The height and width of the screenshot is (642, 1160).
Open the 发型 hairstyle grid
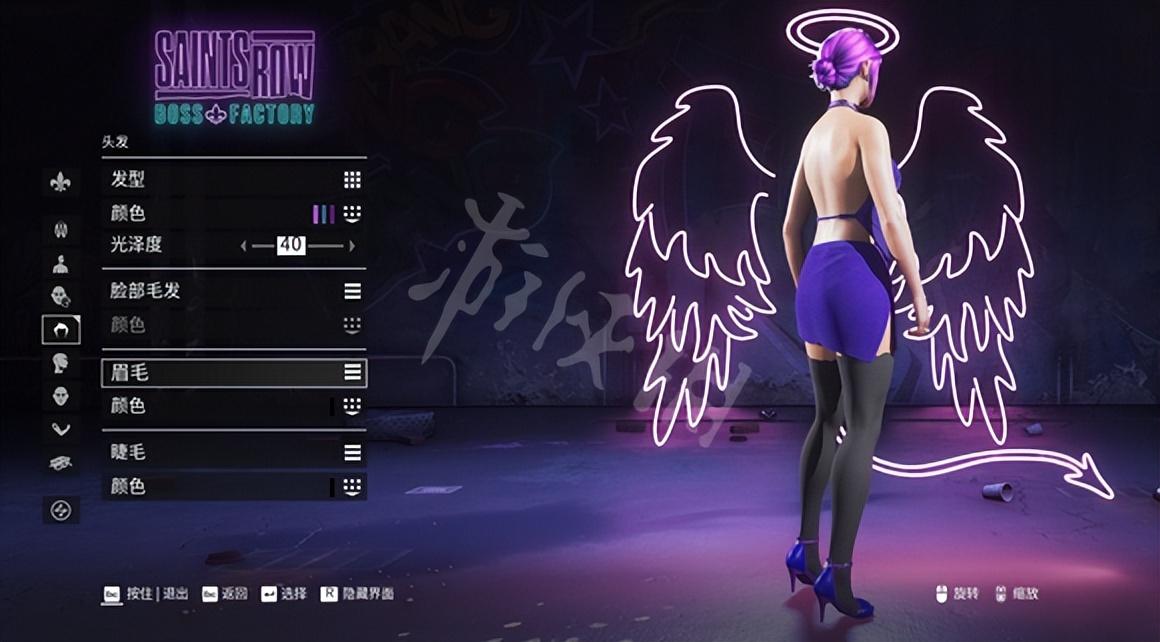tap(234, 180)
